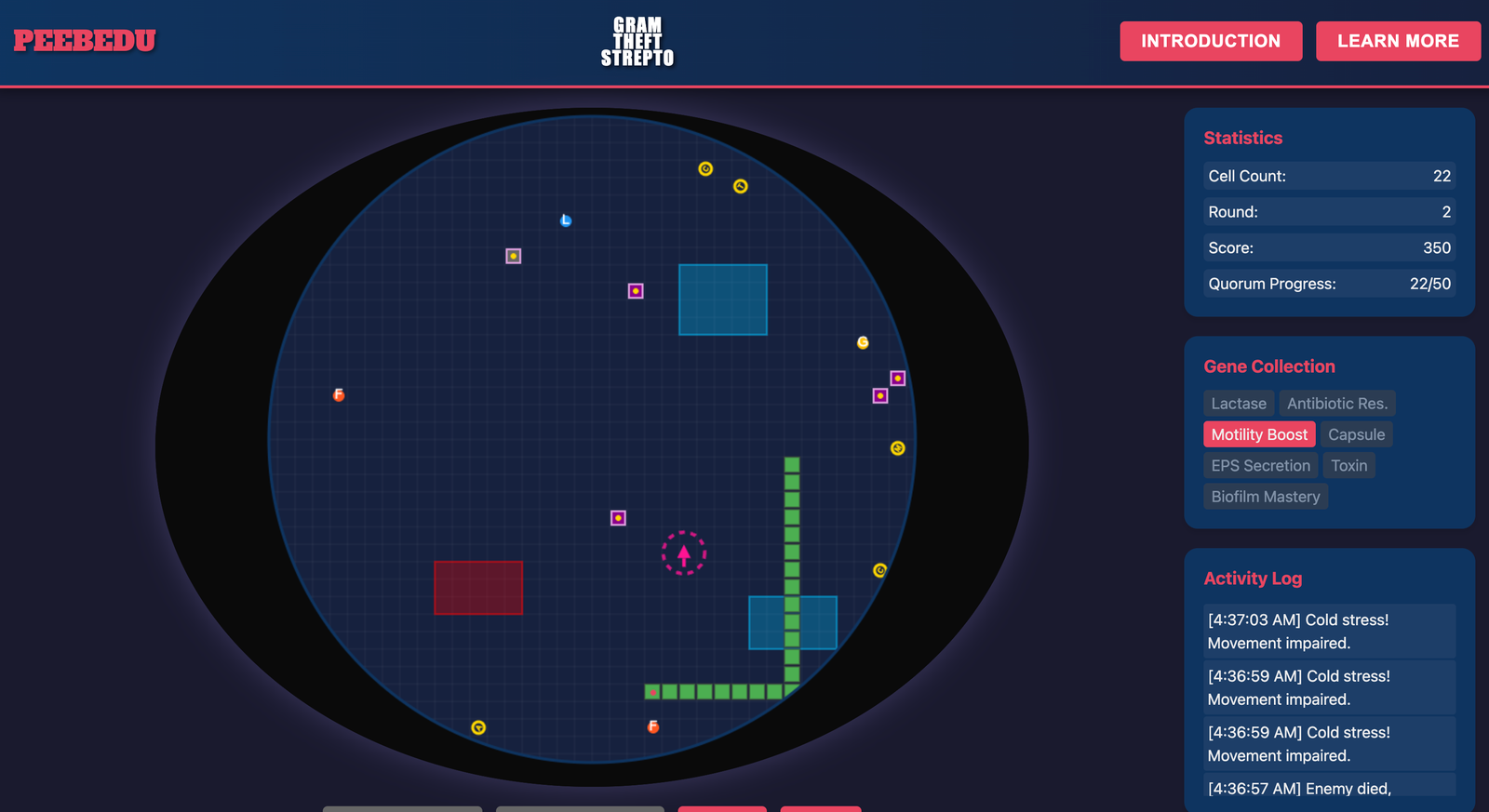Viewport: 1489px width, 812px height.
Task: Open the Introduction page
Action: click(x=1210, y=41)
